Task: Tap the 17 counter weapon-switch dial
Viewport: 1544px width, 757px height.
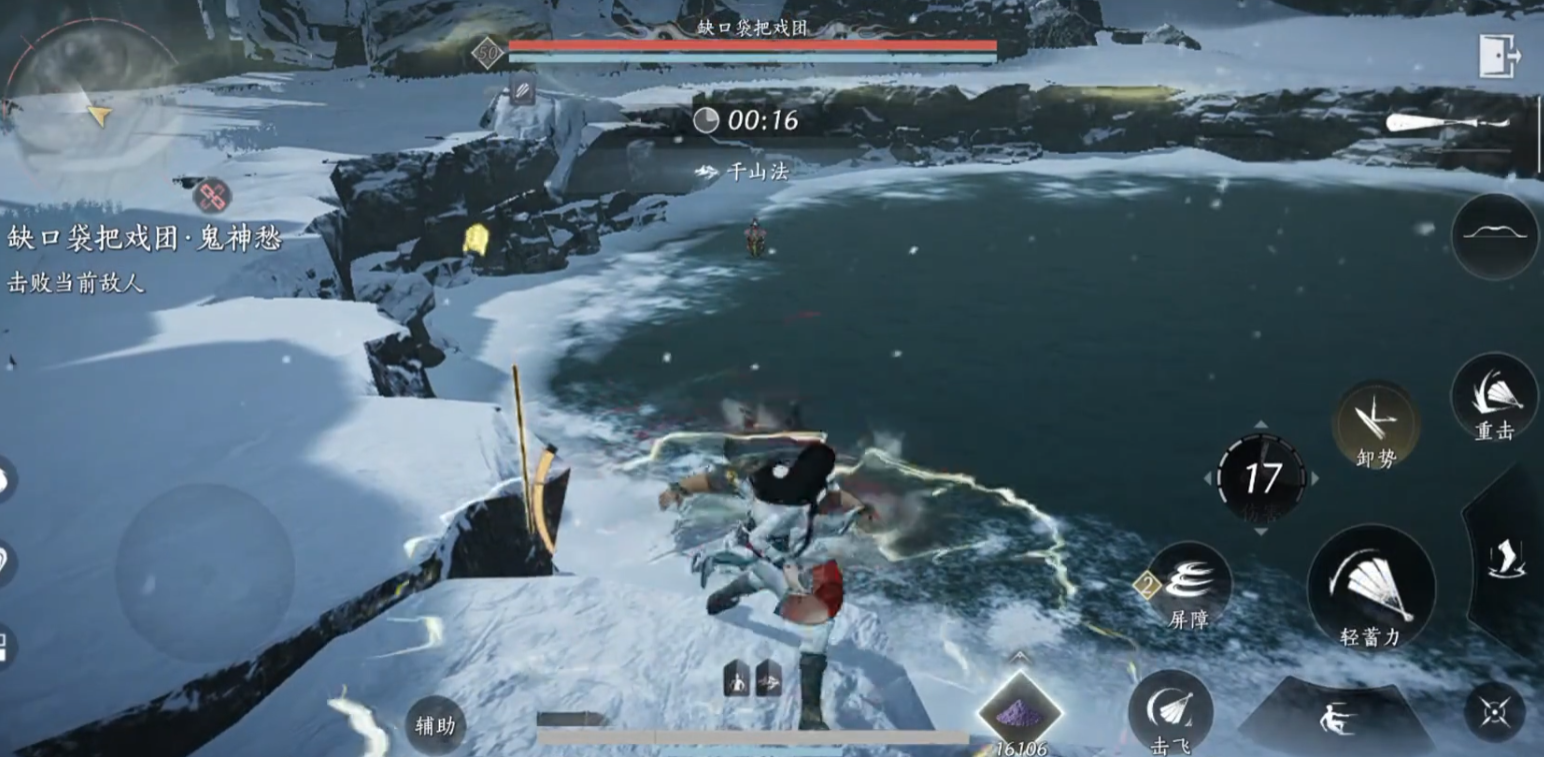Action: coord(1261,478)
